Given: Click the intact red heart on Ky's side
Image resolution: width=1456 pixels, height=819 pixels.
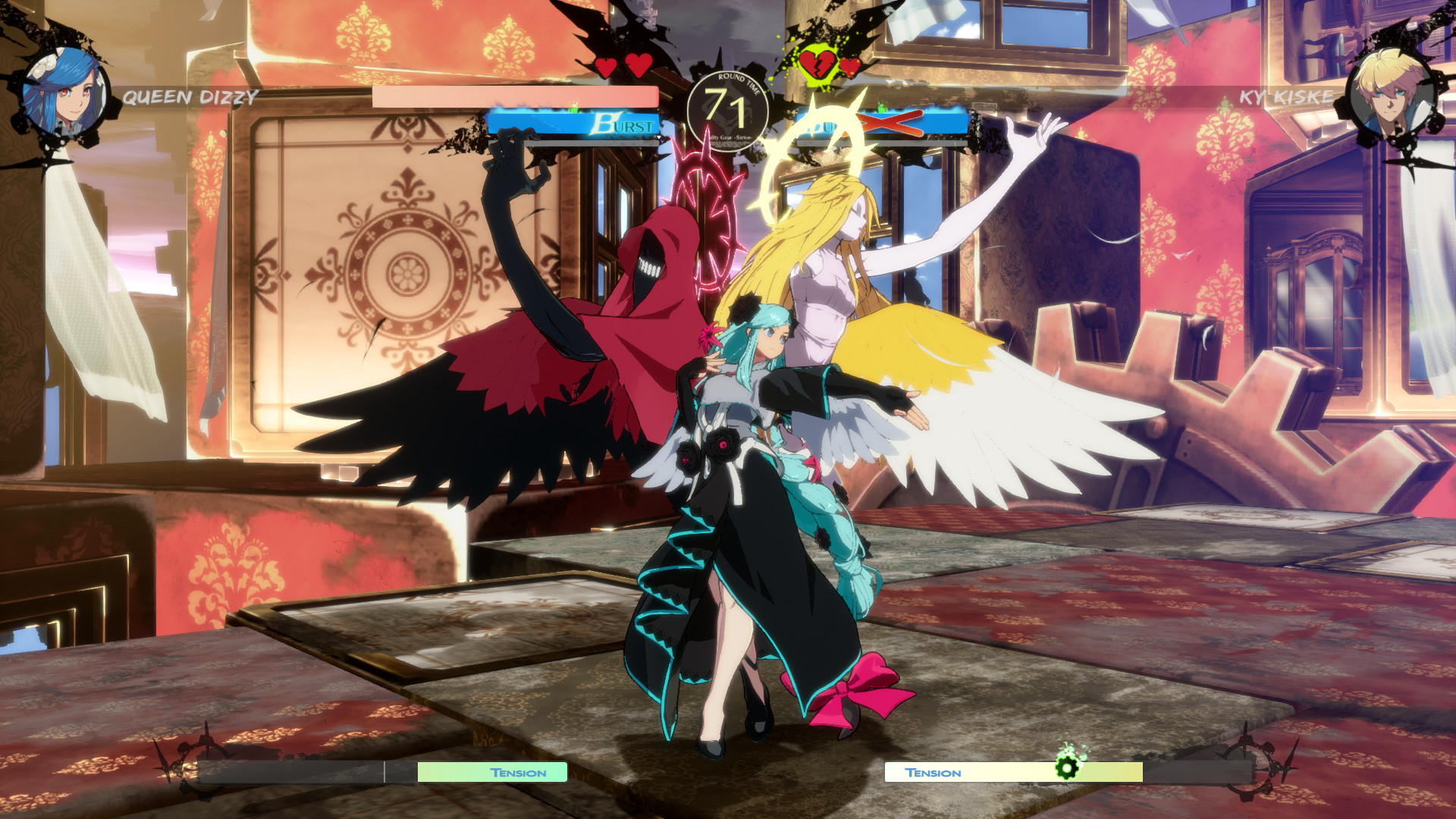Looking at the screenshot, I should (x=849, y=67).
